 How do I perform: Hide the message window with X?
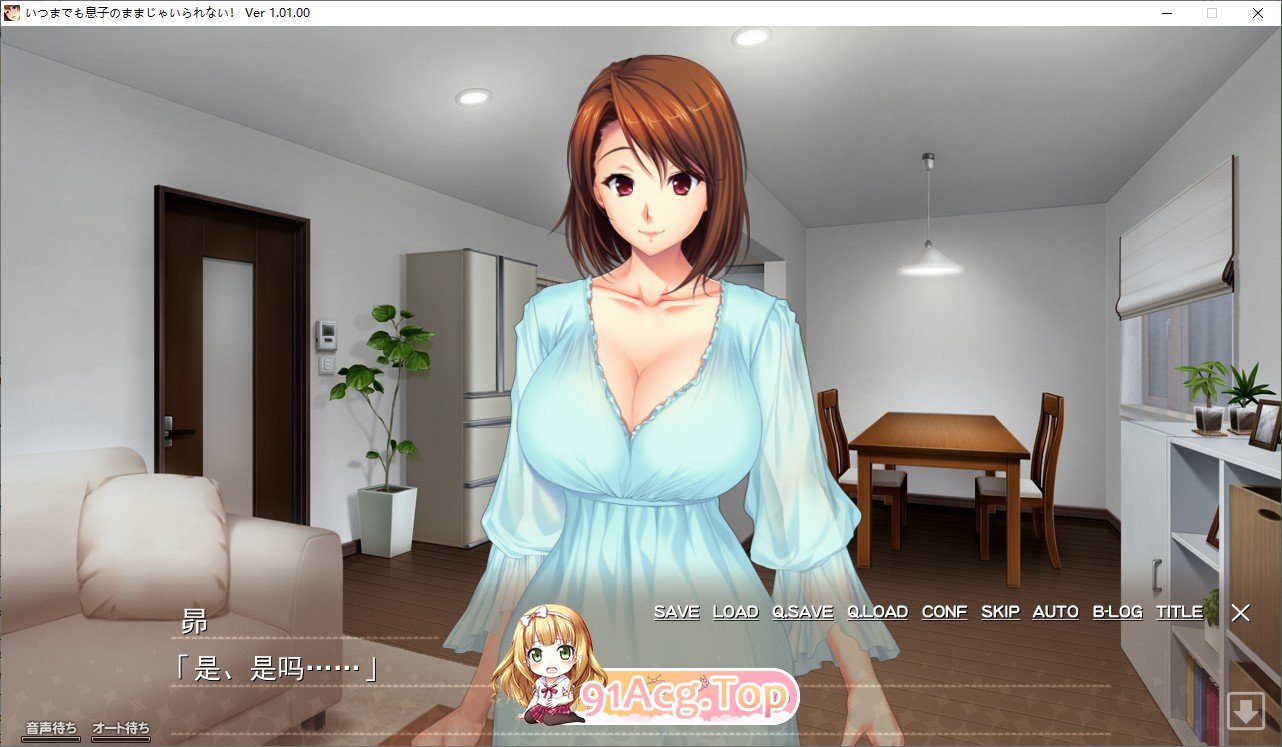tap(1240, 613)
